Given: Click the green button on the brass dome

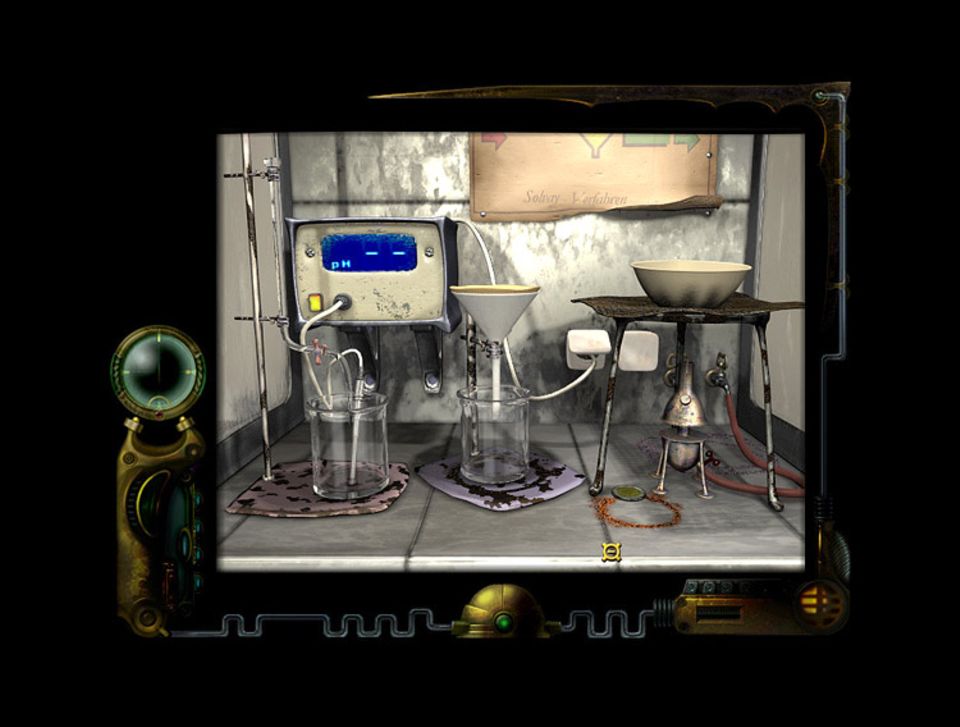Looking at the screenshot, I should 503,622.
